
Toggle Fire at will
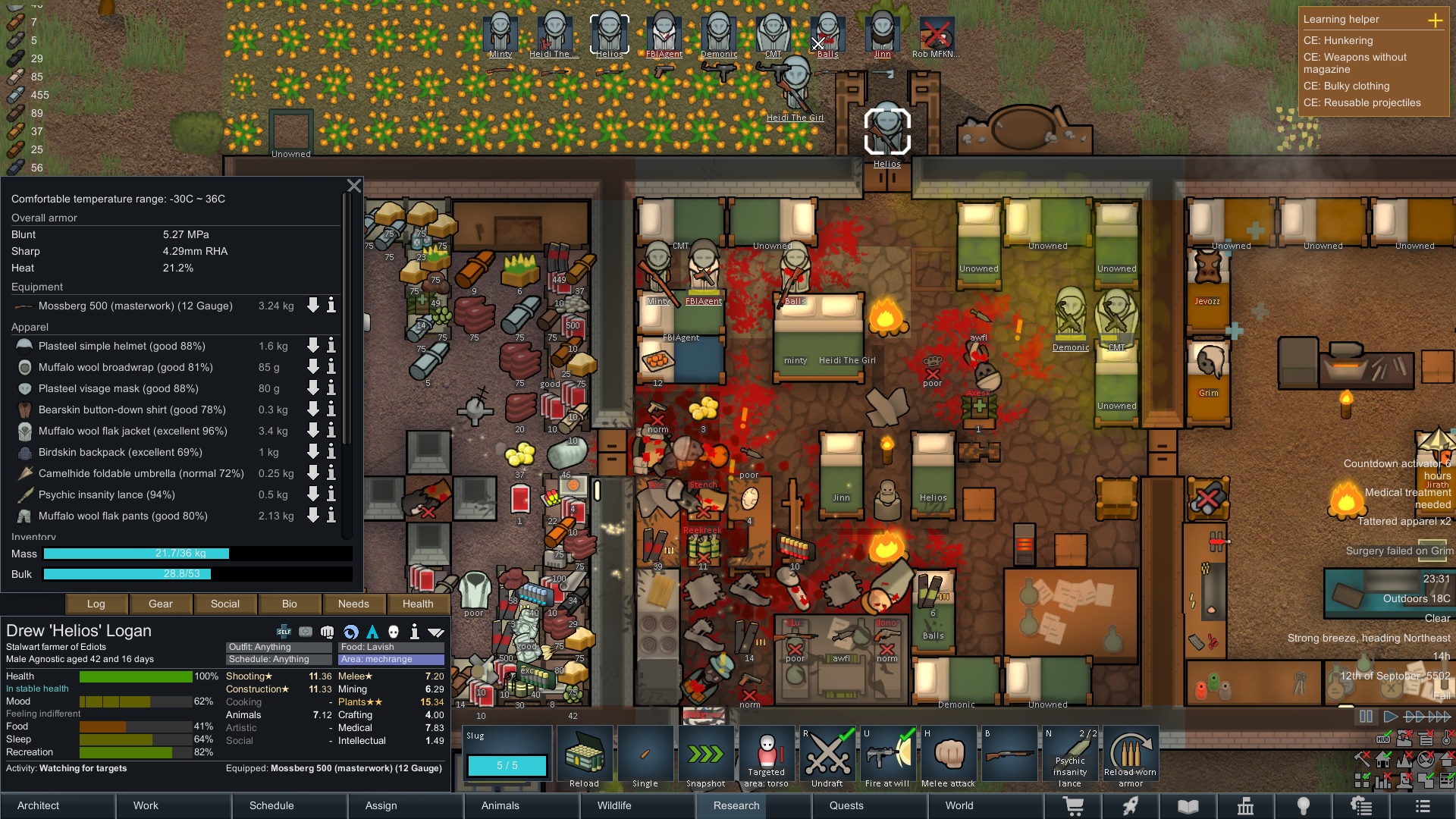pos(887,755)
